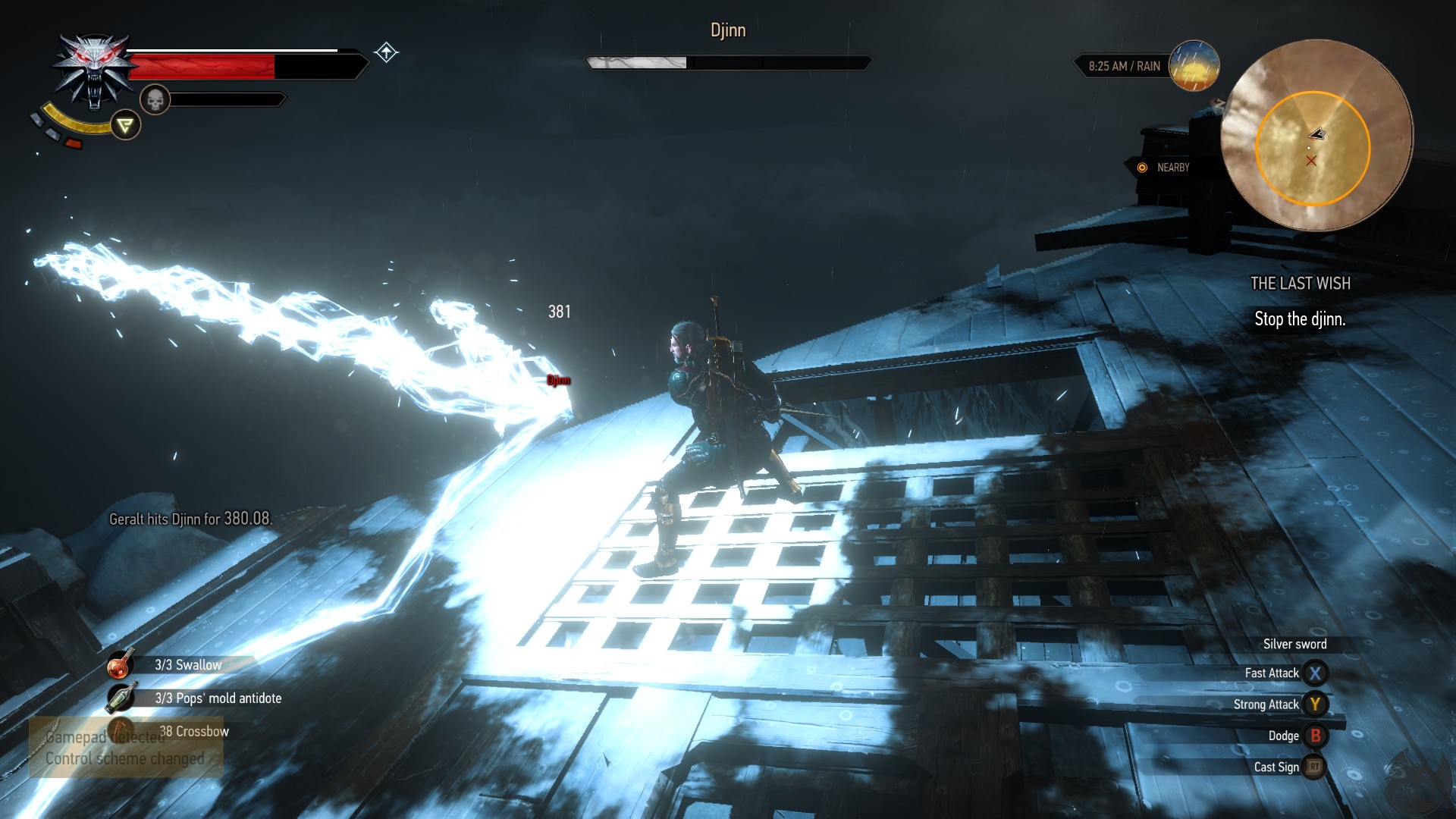Viewport: 1456px width, 819px height.
Task: Click the diamond buff icon
Action: [387, 52]
